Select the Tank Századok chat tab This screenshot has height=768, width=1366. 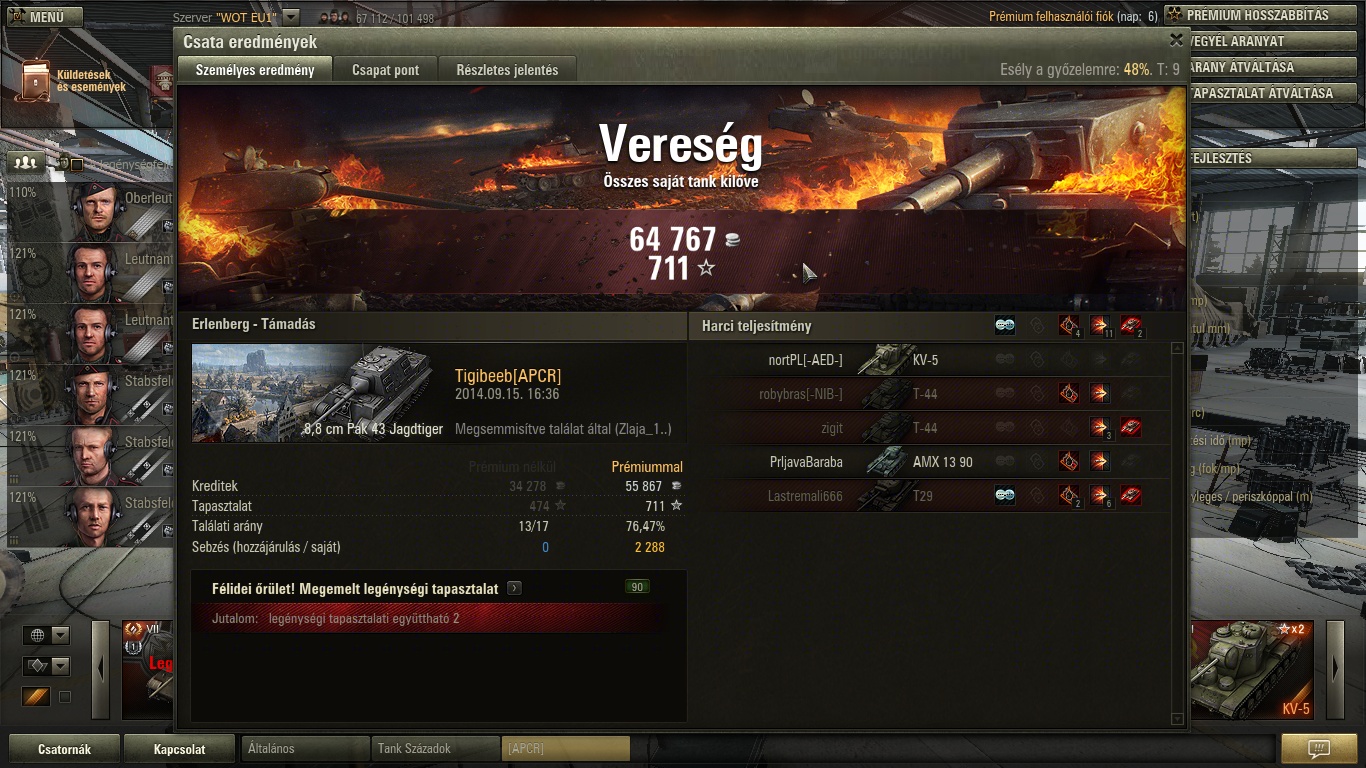point(435,748)
